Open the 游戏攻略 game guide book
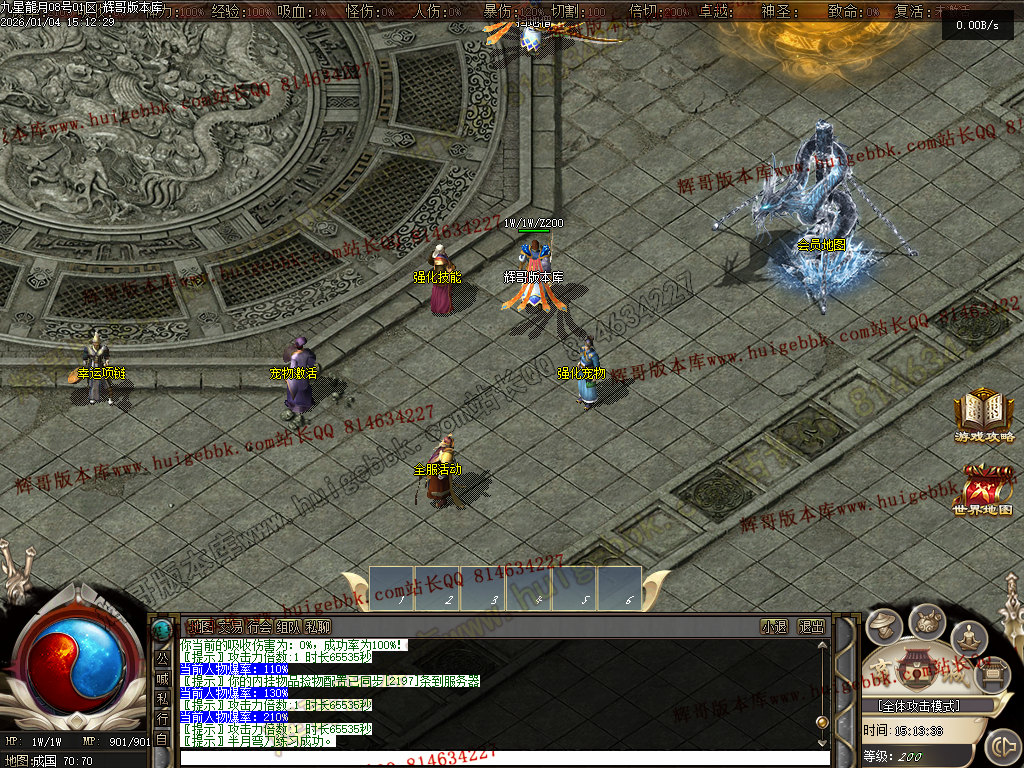 pyautogui.click(x=984, y=412)
